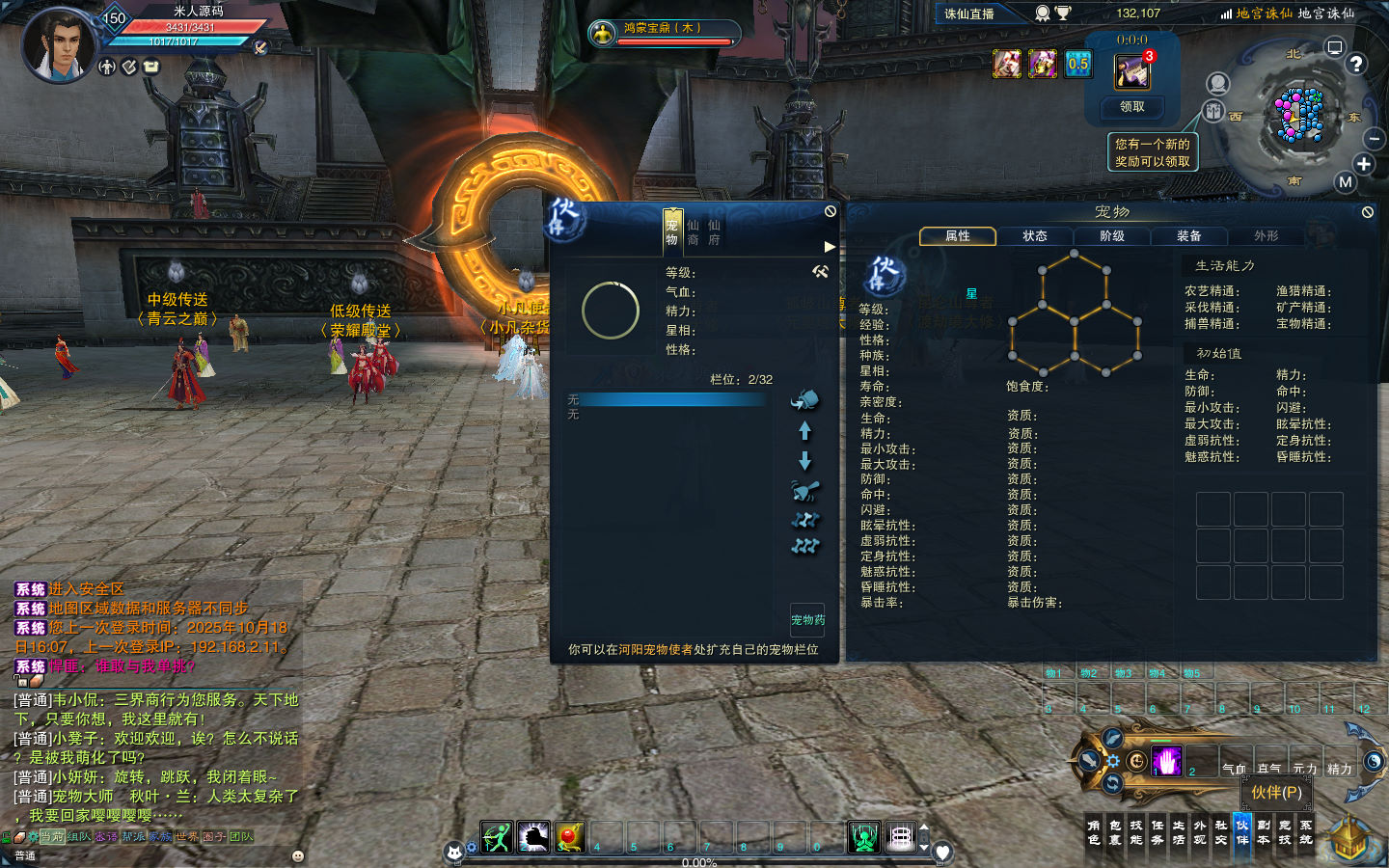
Task: Select the 装备 tab
Action: [x=1189, y=236]
